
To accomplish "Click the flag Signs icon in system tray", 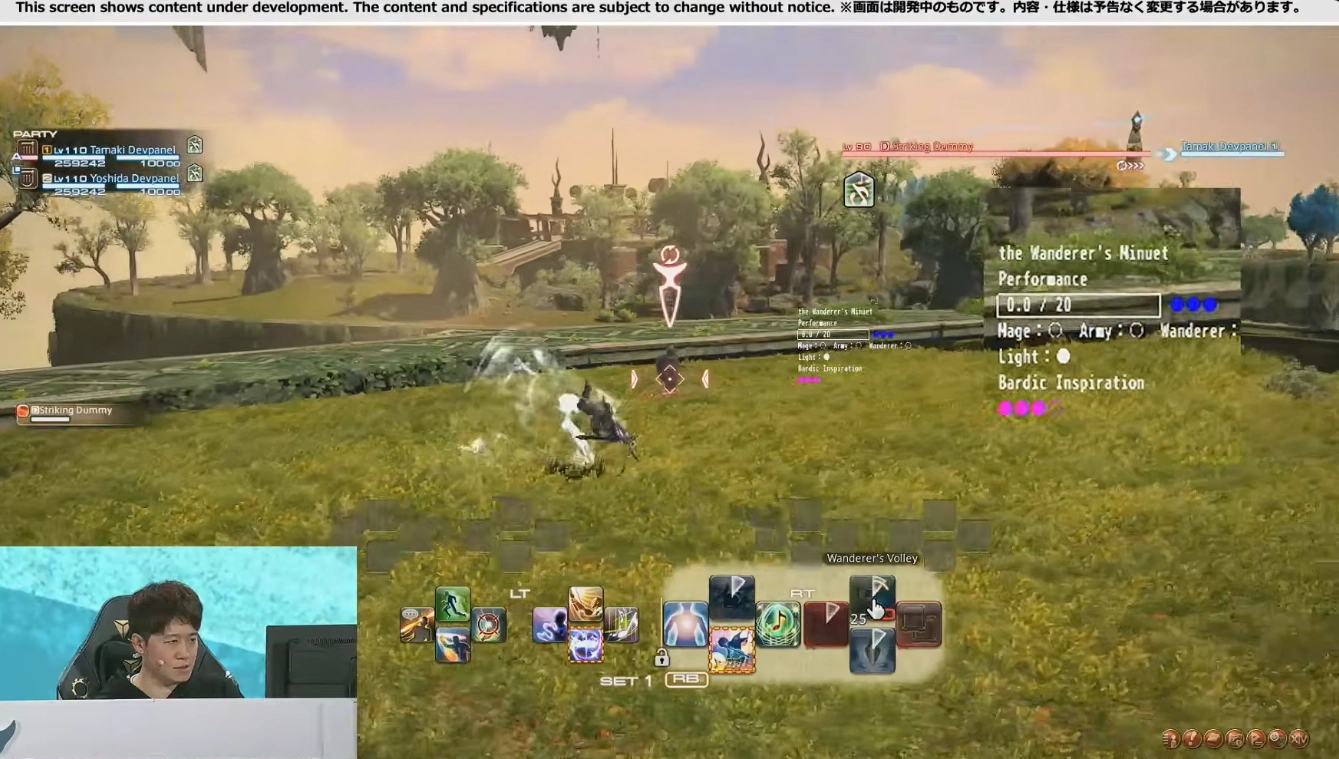I will pyautogui.click(x=1255, y=739).
